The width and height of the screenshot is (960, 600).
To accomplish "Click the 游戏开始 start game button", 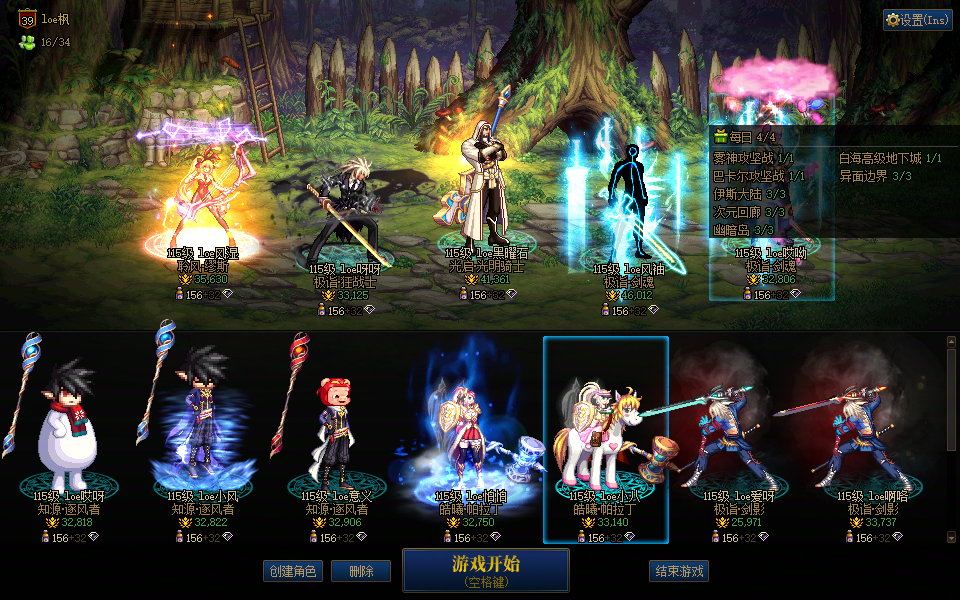I will 485,570.
